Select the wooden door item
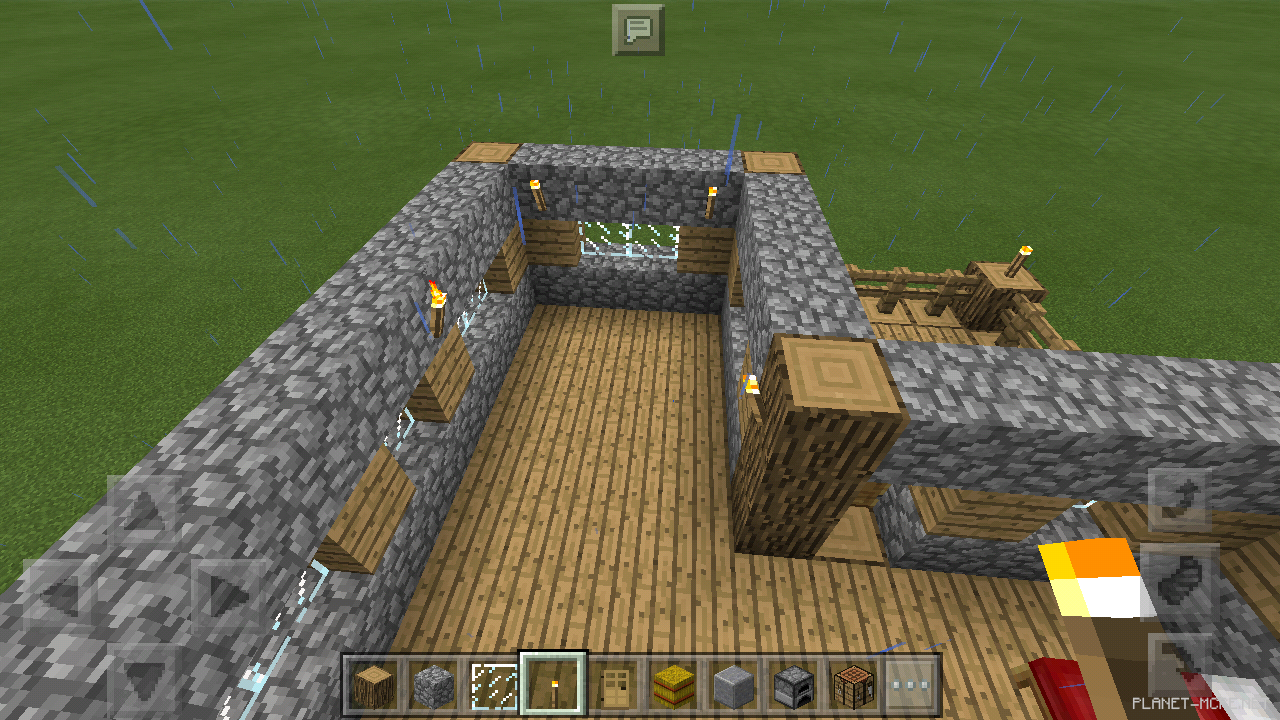The width and height of the screenshot is (1280, 720). [x=611, y=682]
